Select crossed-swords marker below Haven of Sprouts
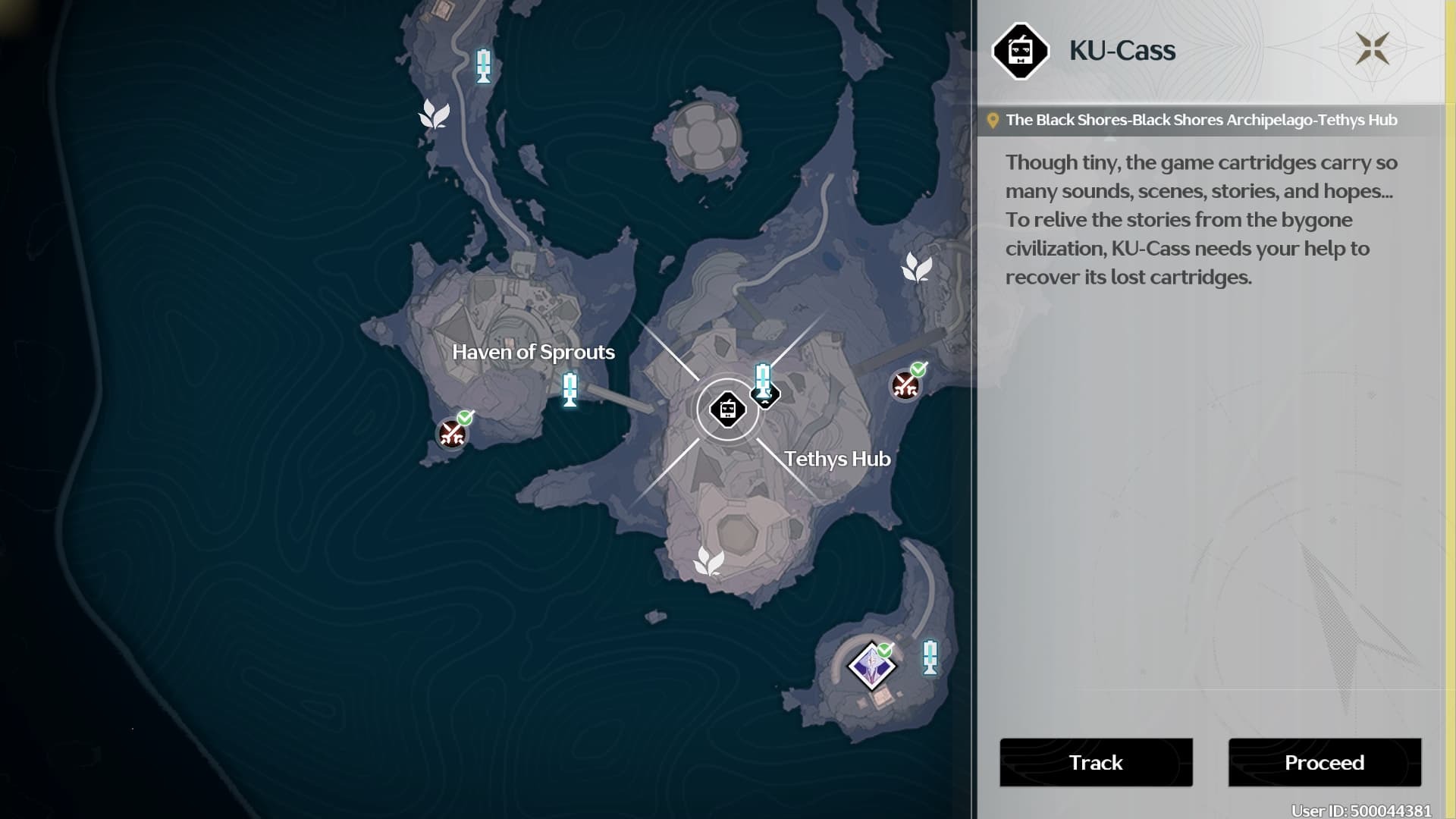The height and width of the screenshot is (819, 1456). click(453, 434)
